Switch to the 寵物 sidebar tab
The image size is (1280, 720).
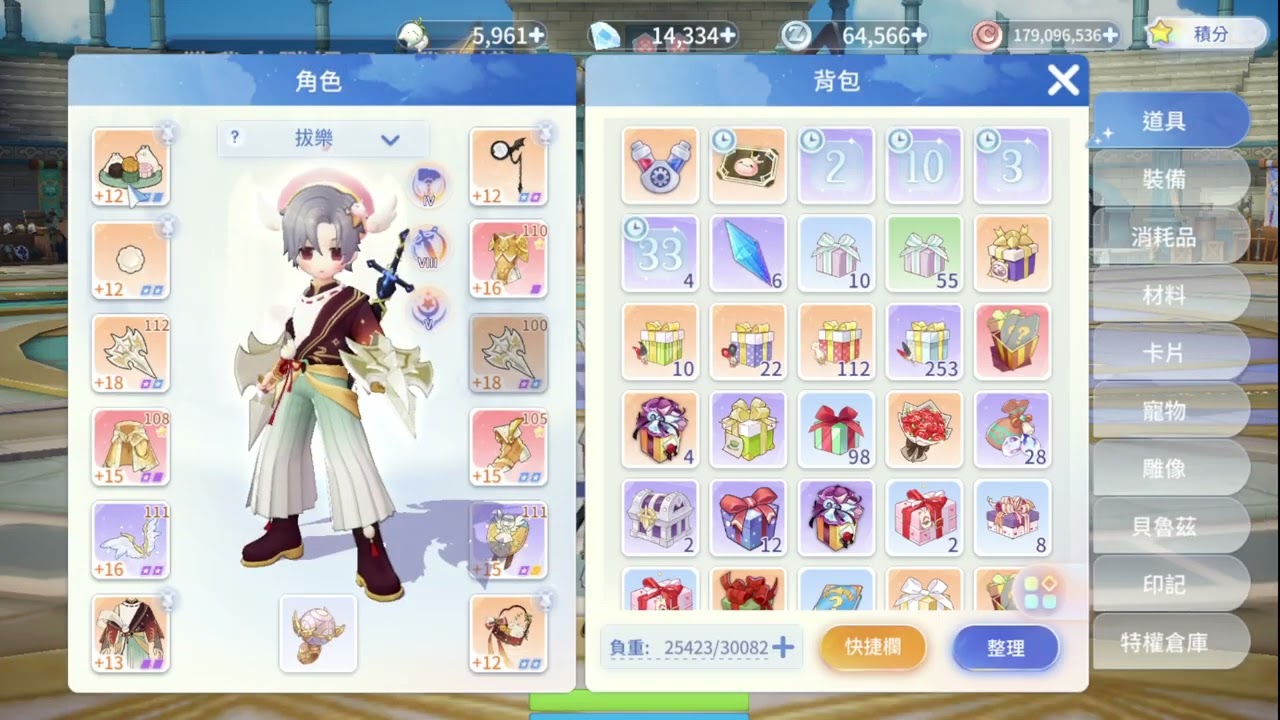pyautogui.click(x=1166, y=410)
